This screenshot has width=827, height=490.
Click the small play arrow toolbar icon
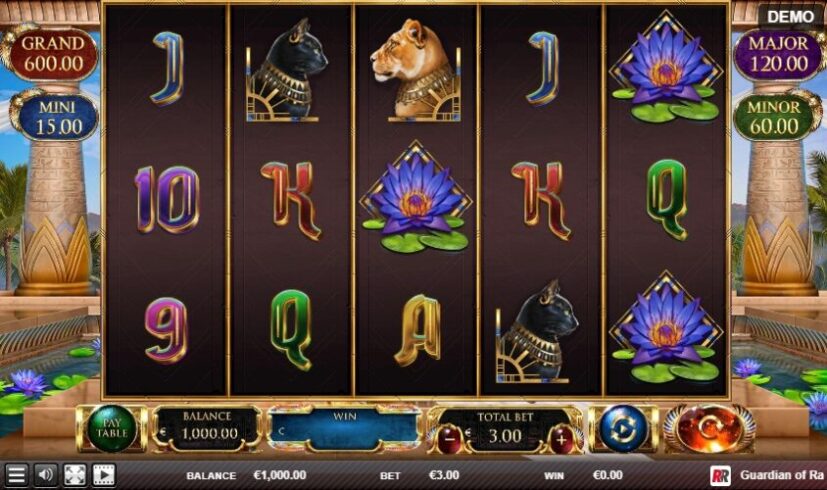pos(103,475)
